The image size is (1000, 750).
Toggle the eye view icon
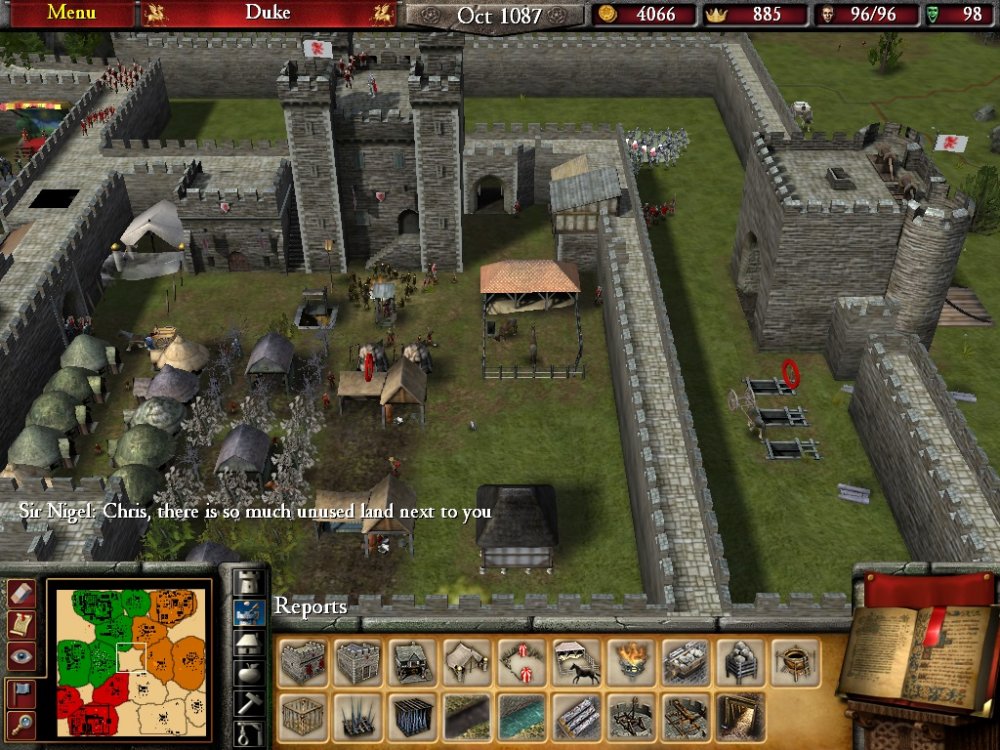tap(21, 656)
